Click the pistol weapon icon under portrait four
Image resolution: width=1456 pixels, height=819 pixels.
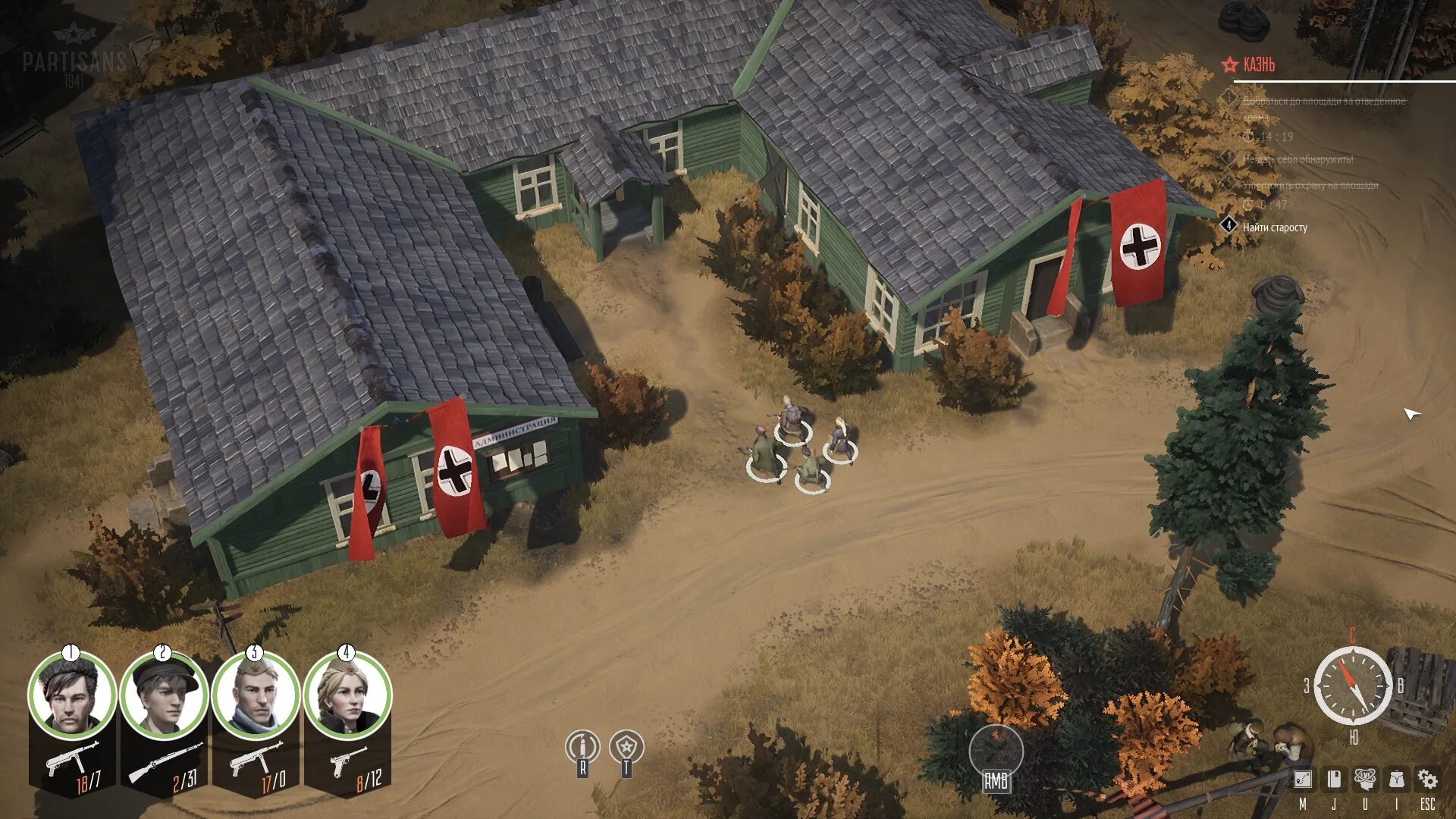click(347, 761)
